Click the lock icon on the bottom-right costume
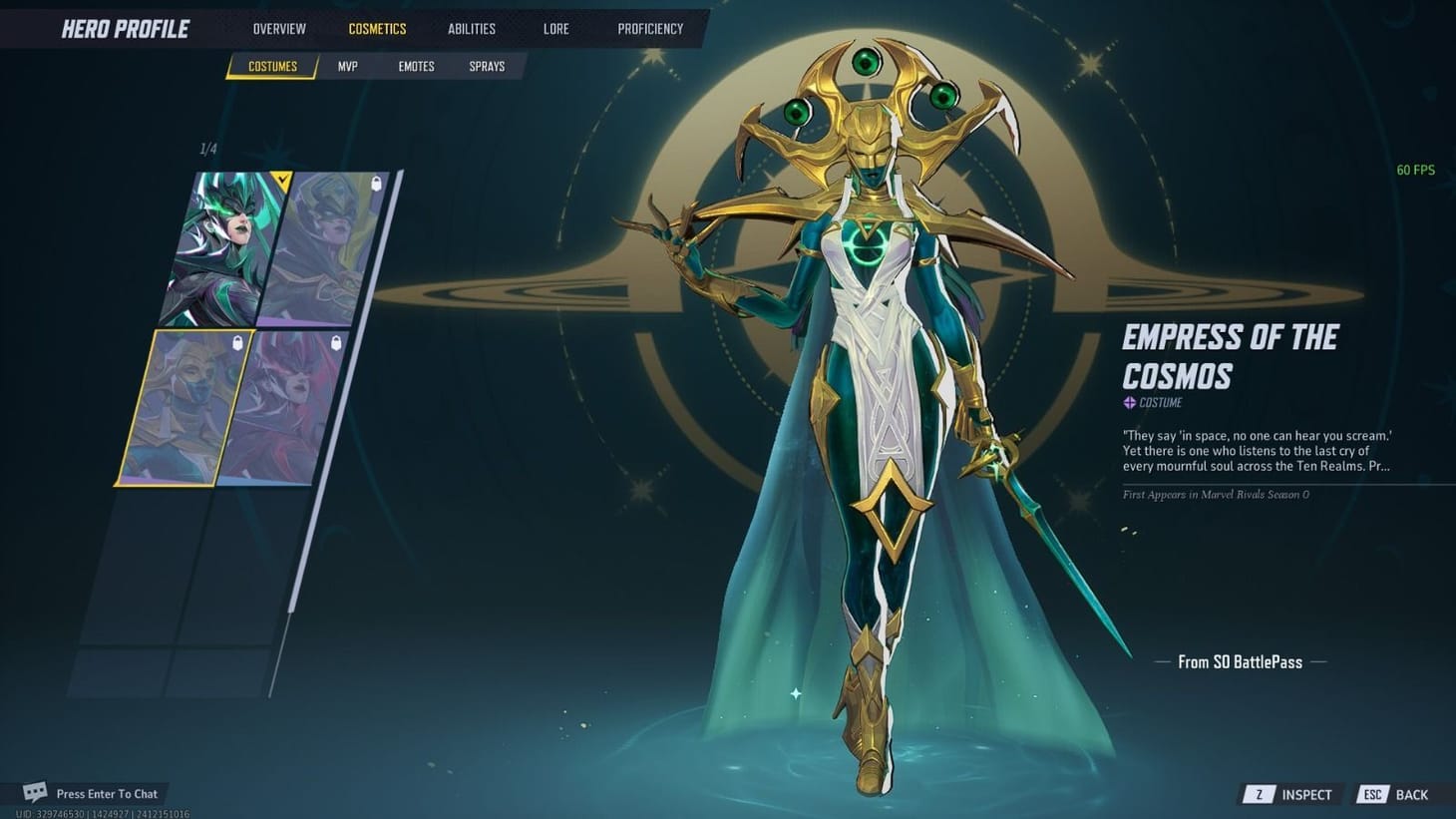The image size is (1456, 819). tap(336, 342)
